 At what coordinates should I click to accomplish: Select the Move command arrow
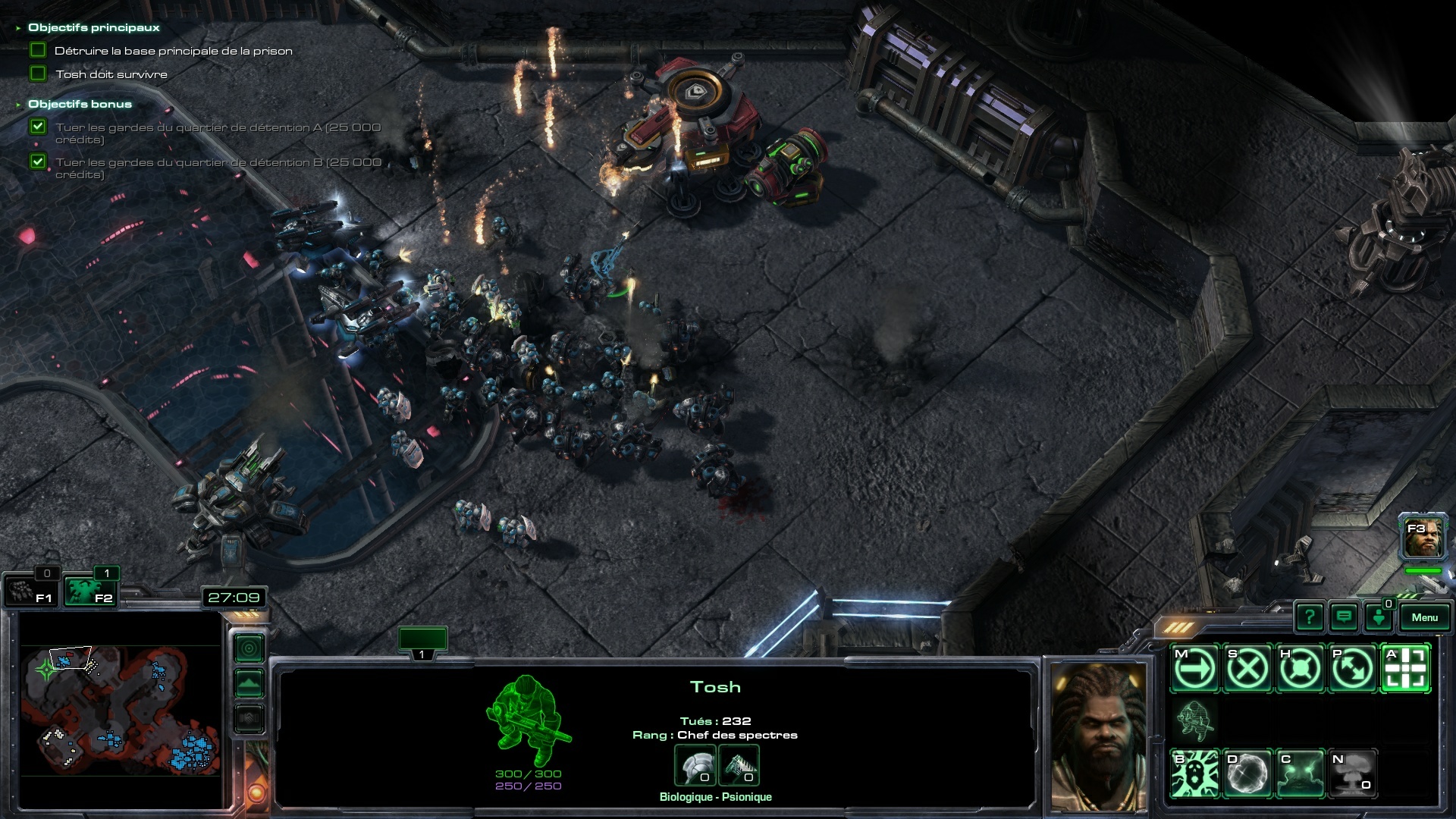1195,669
